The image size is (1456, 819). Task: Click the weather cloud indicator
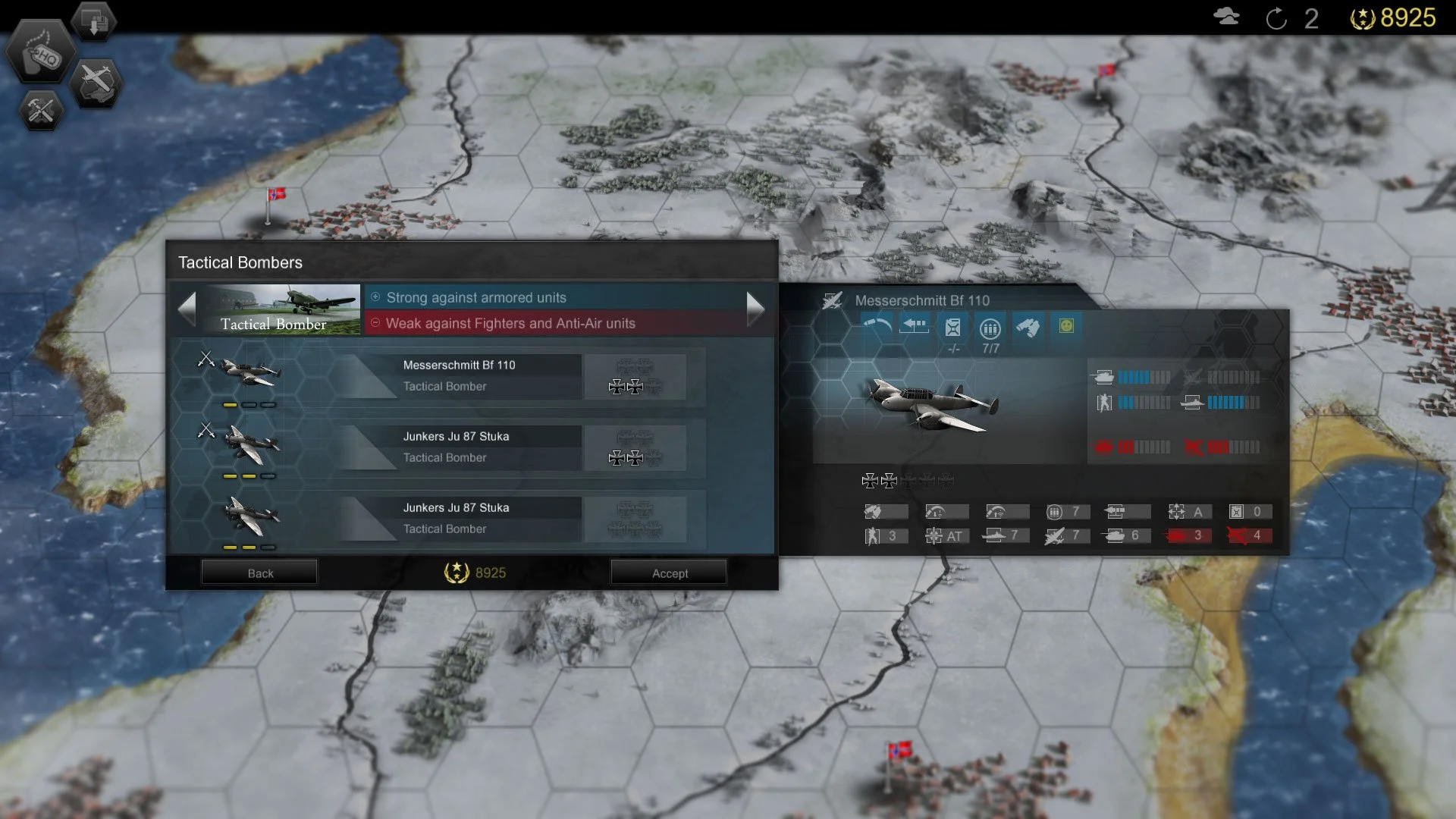(x=1226, y=17)
